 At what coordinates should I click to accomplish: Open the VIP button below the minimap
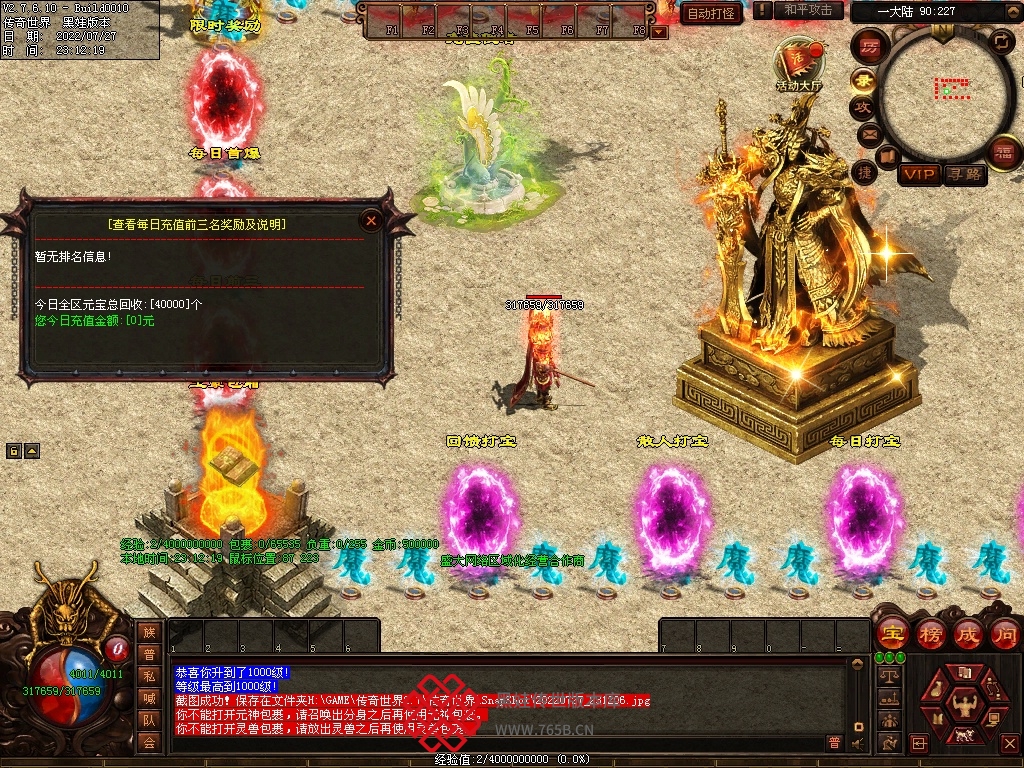[x=918, y=174]
